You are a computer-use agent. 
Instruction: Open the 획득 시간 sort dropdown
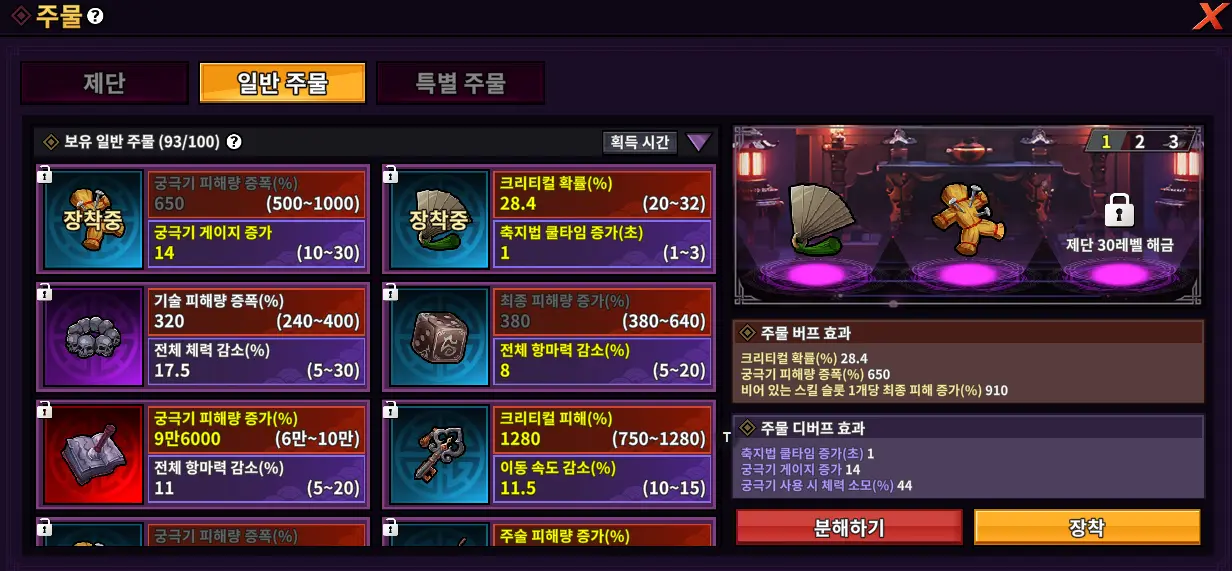tap(640, 142)
